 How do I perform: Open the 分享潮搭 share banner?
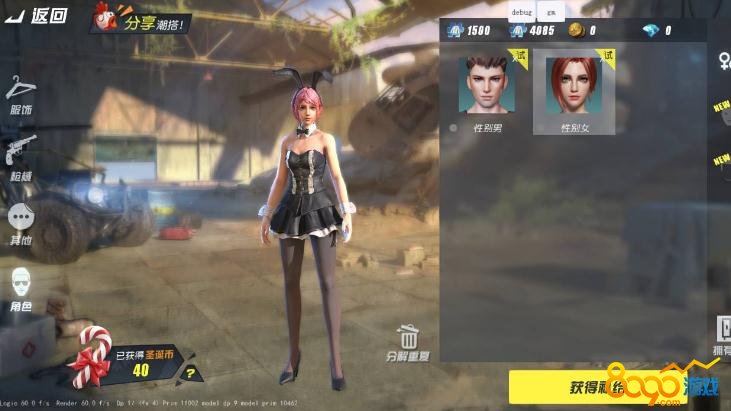pos(138,18)
